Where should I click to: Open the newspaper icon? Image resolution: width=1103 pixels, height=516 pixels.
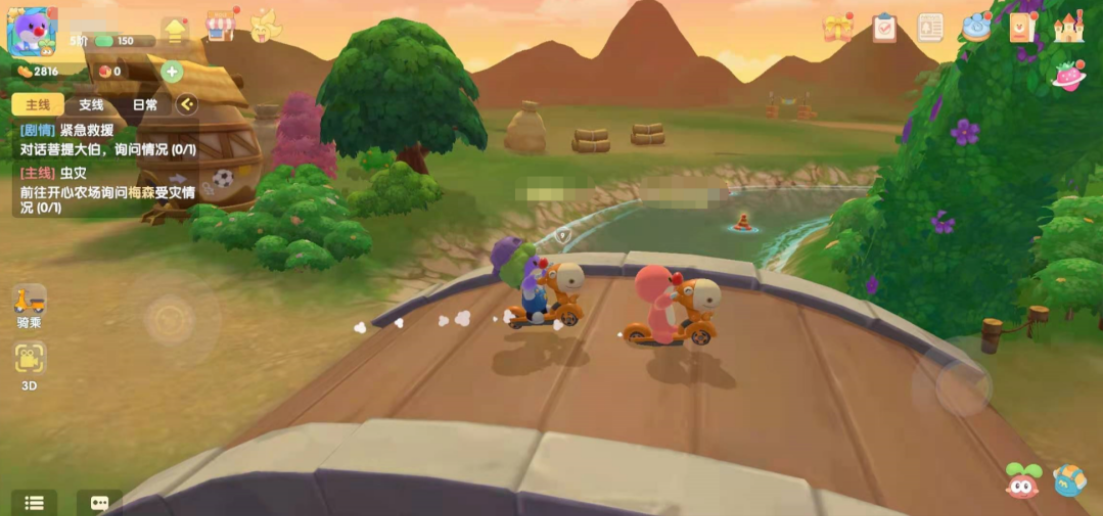(930, 28)
